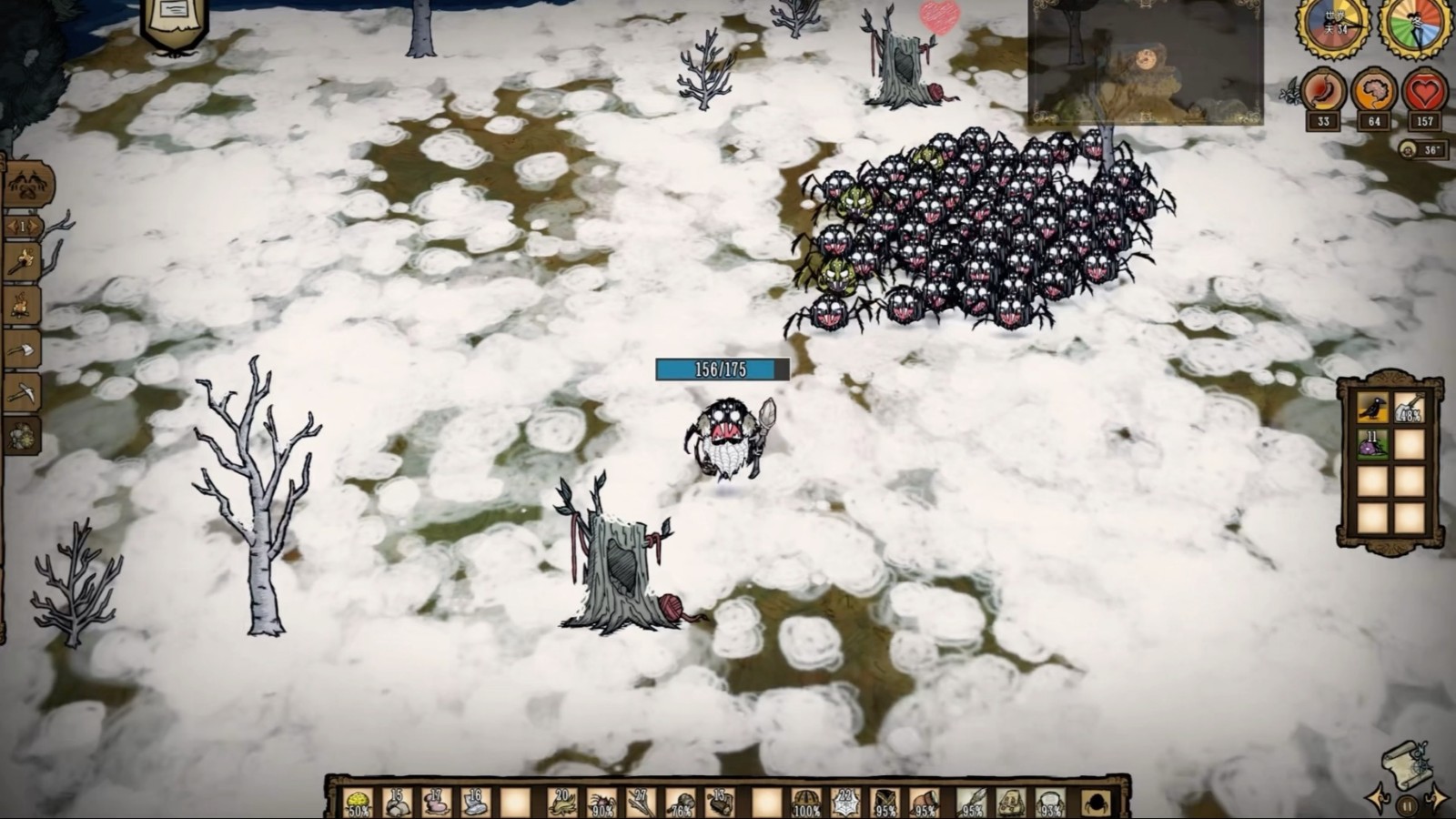Viewport: 1456px width, 819px height.
Task: Choose the cut grass stack of 20
Action: (561, 803)
